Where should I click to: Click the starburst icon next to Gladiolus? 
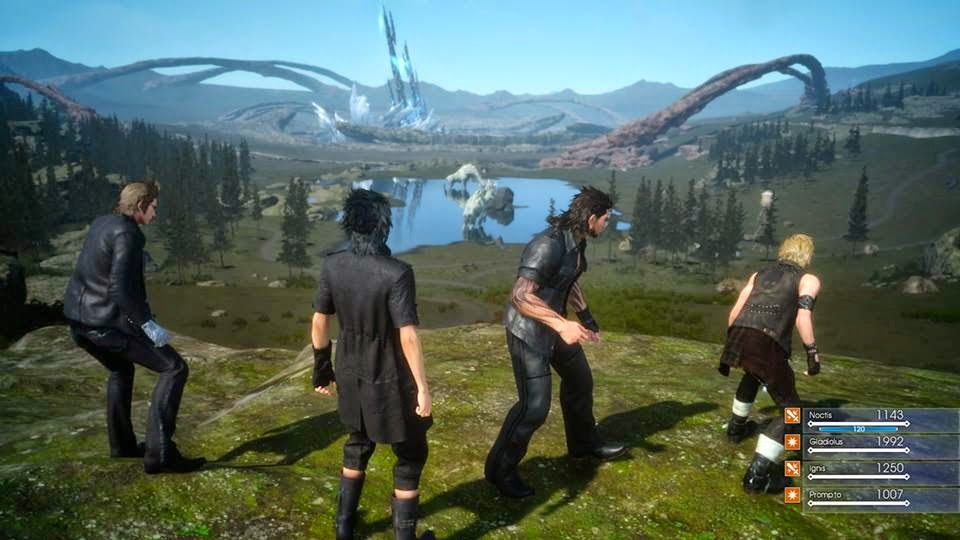tap(792, 442)
